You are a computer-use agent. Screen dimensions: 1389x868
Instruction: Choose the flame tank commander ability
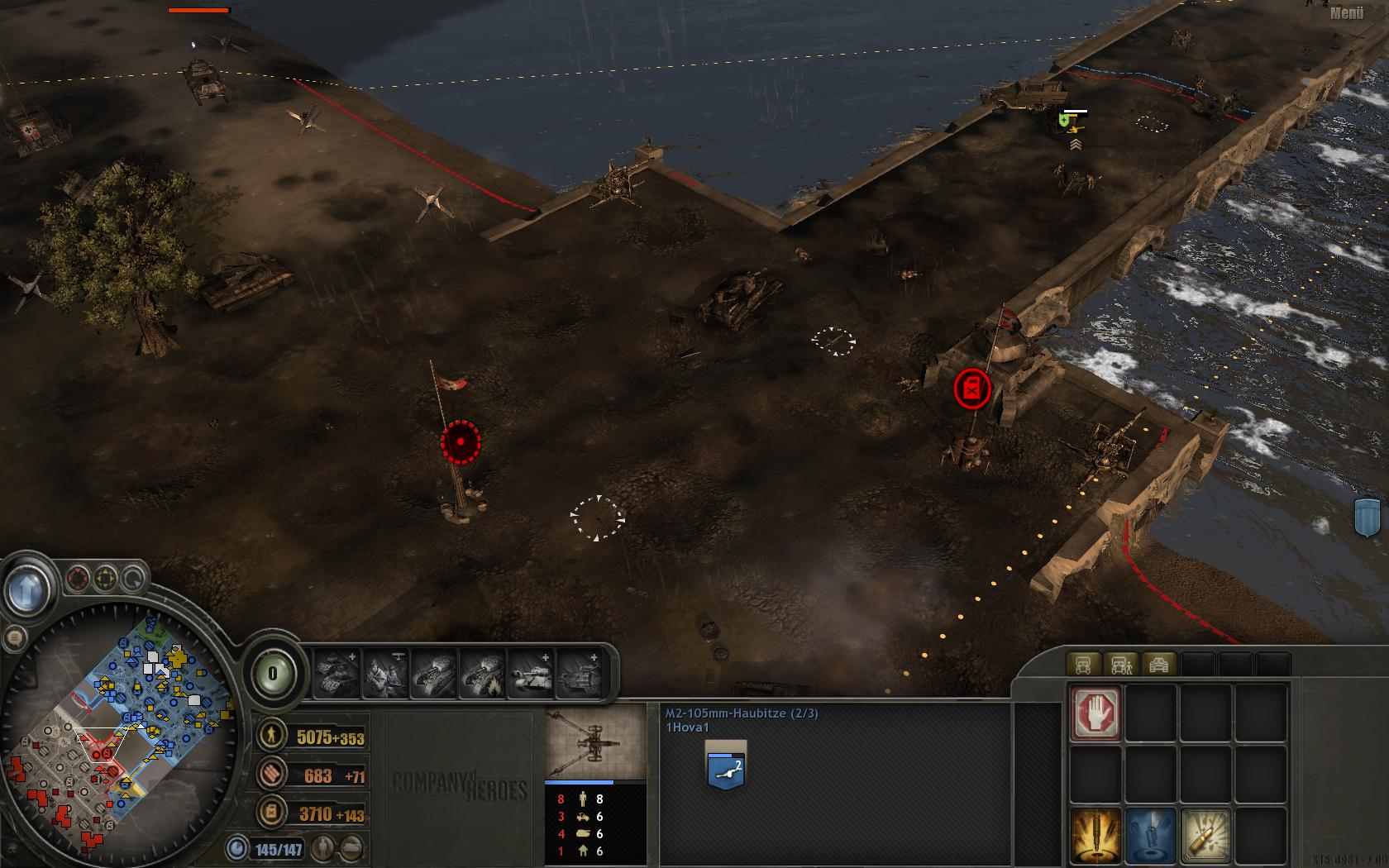tap(483, 674)
